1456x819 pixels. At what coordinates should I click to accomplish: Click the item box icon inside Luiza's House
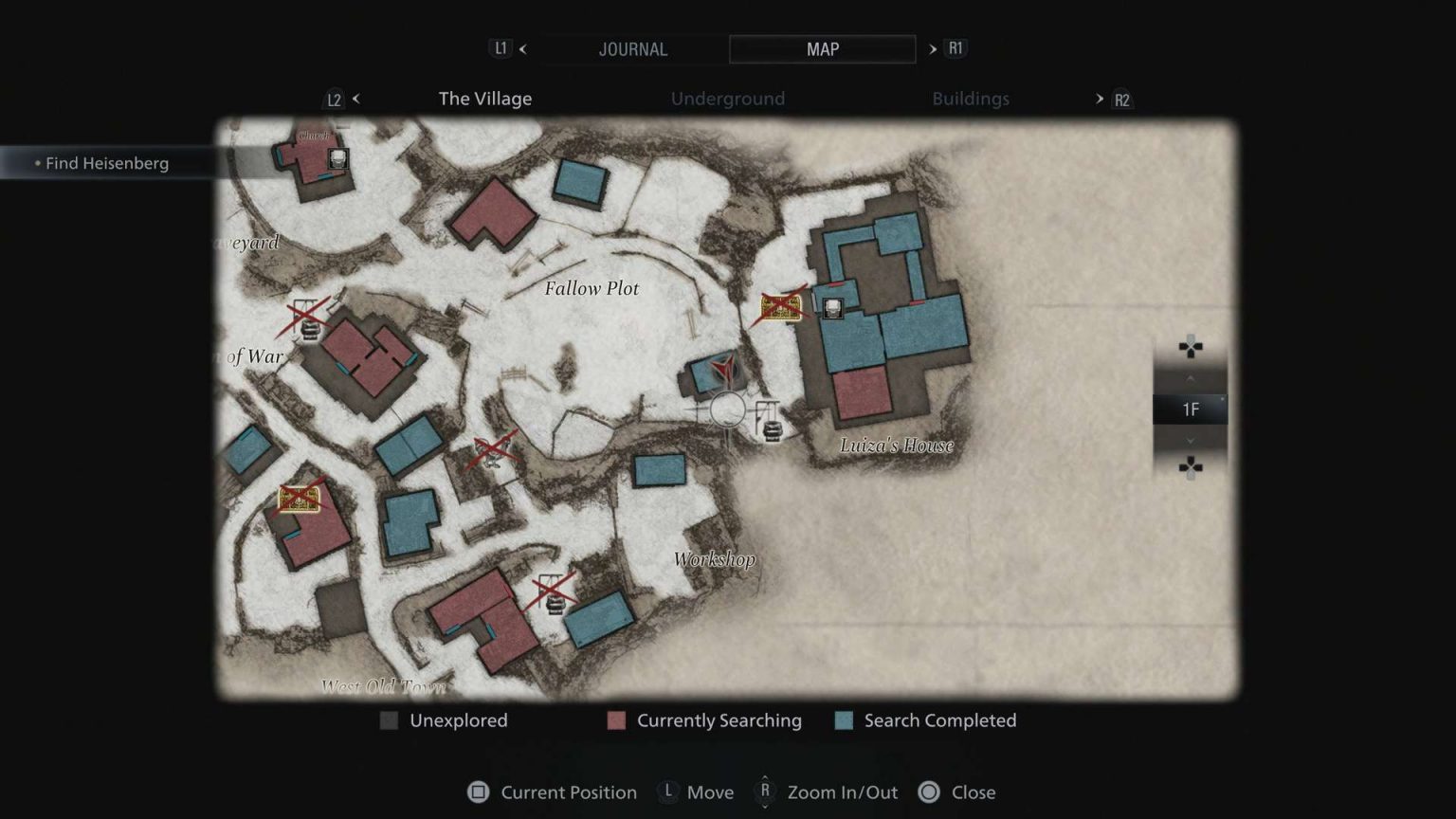pyautogui.click(x=831, y=307)
